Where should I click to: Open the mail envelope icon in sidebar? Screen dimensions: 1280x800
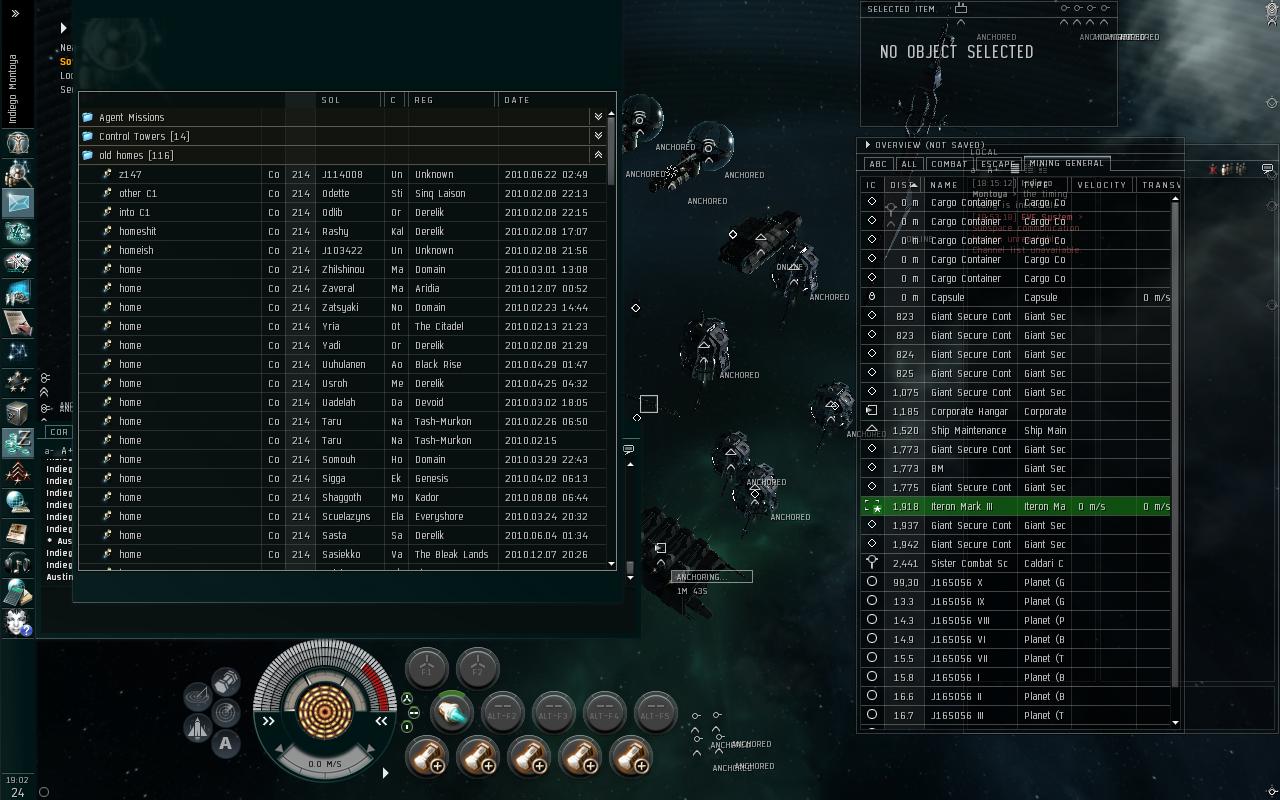(x=18, y=203)
